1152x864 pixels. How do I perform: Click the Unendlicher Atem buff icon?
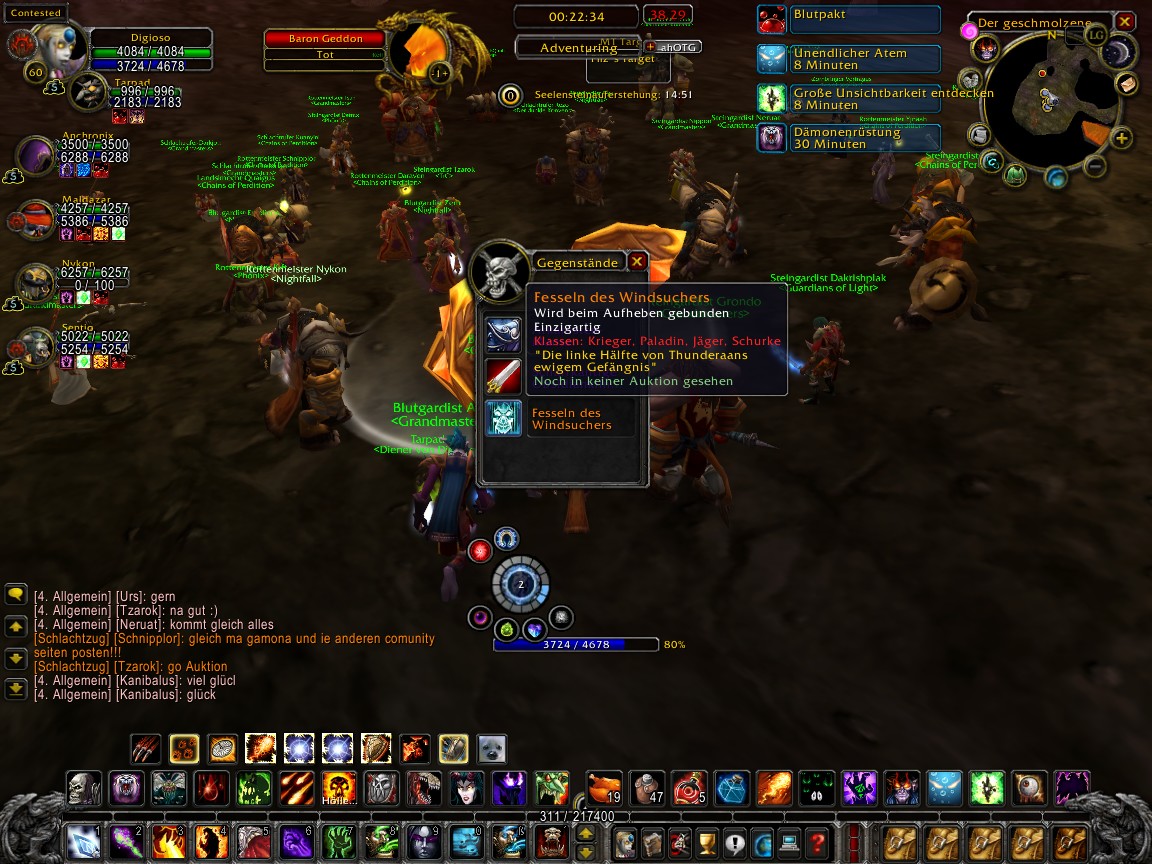pyautogui.click(x=771, y=59)
